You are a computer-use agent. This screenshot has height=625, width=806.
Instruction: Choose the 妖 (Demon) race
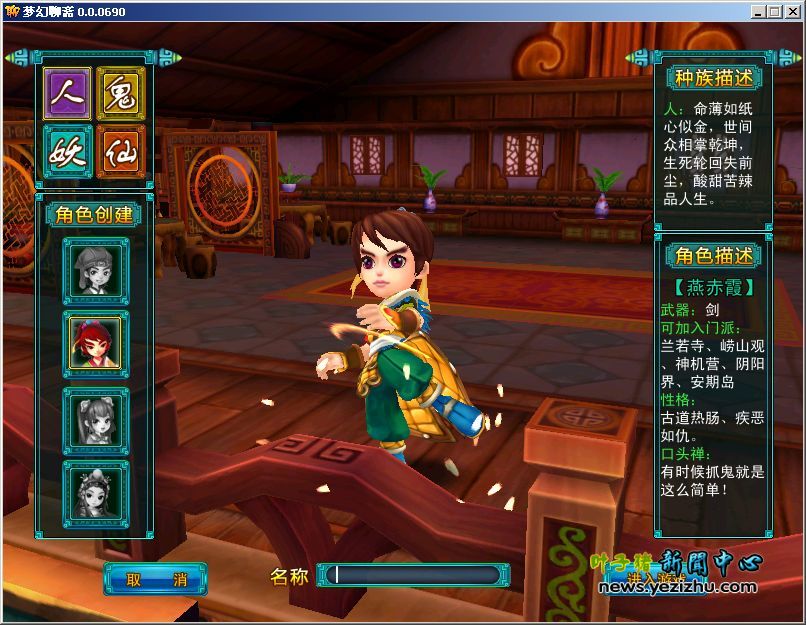pyautogui.click(x=68, y=151)
